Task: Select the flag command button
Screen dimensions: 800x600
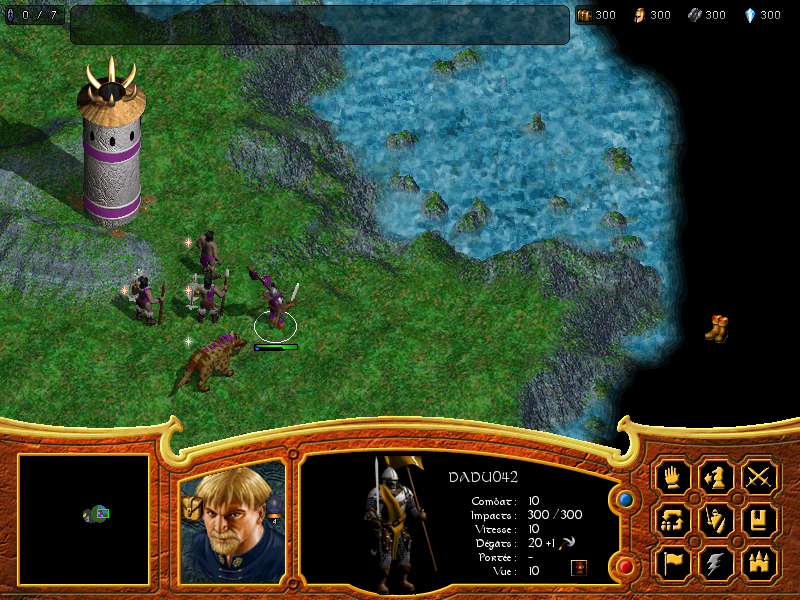Action: 672,564
